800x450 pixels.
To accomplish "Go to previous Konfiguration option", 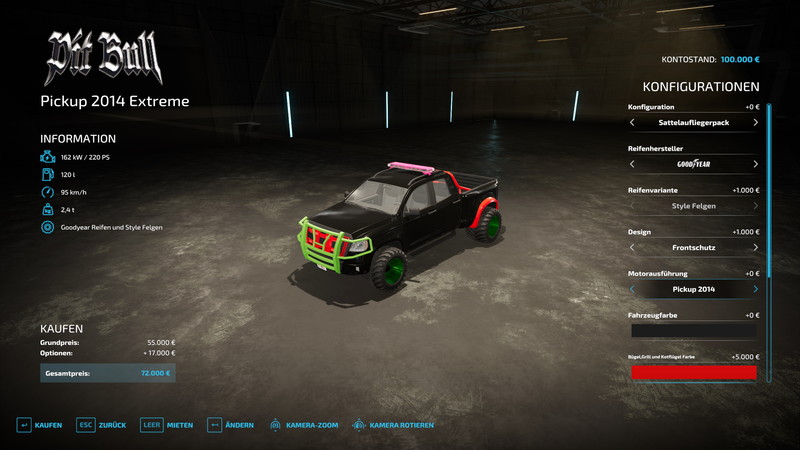I will click(632, 123).
